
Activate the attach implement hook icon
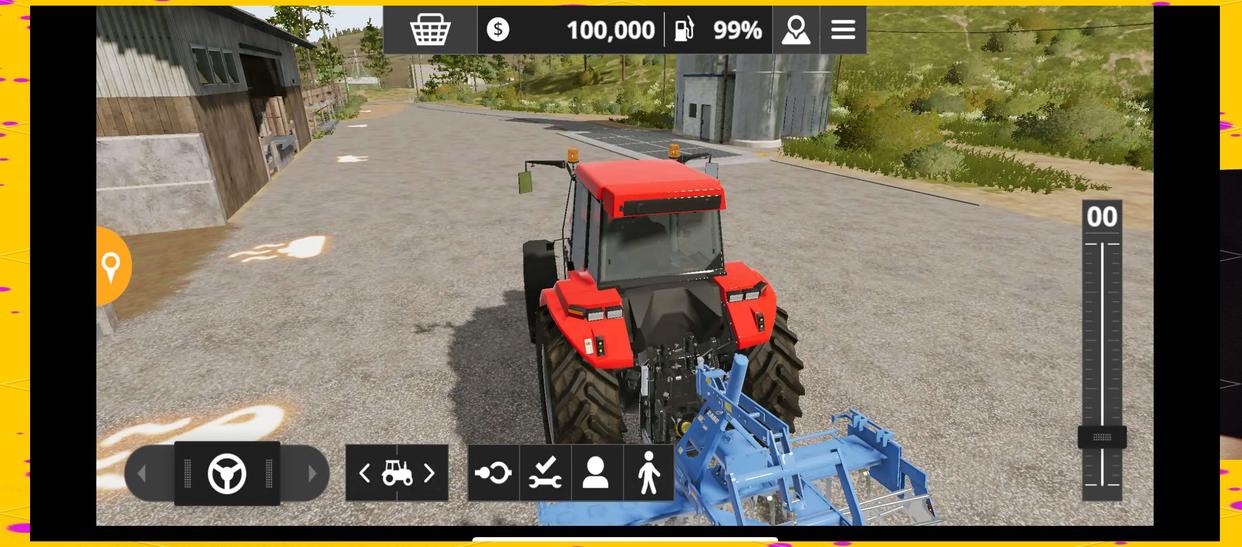[x=493, y=473]
